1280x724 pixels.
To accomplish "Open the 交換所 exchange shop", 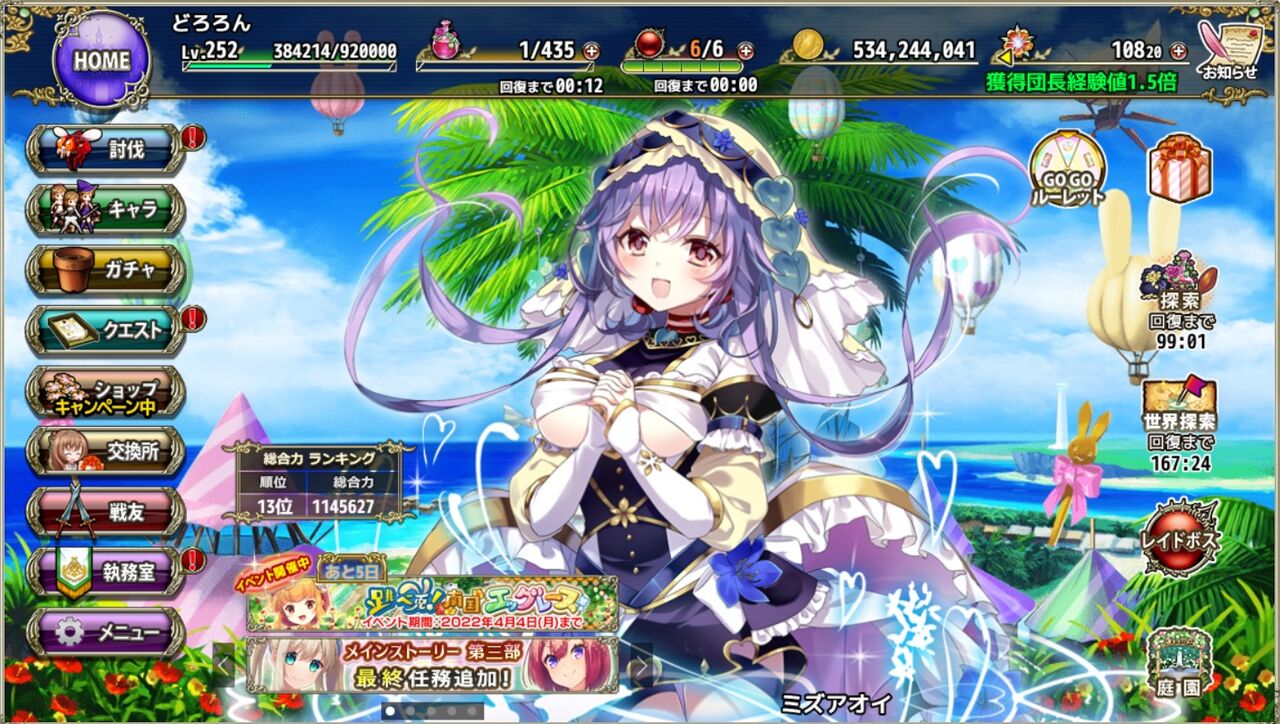I will (x=105, y=452).
